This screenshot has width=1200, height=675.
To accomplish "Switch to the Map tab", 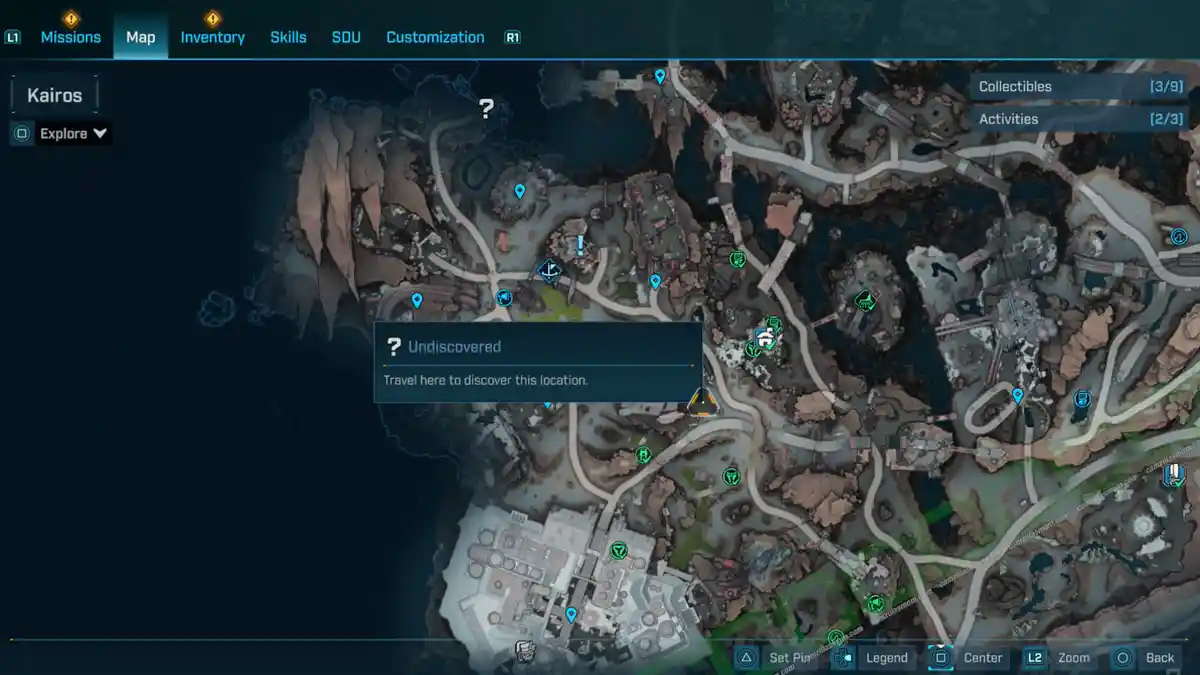I will click(x=140, y=37).
